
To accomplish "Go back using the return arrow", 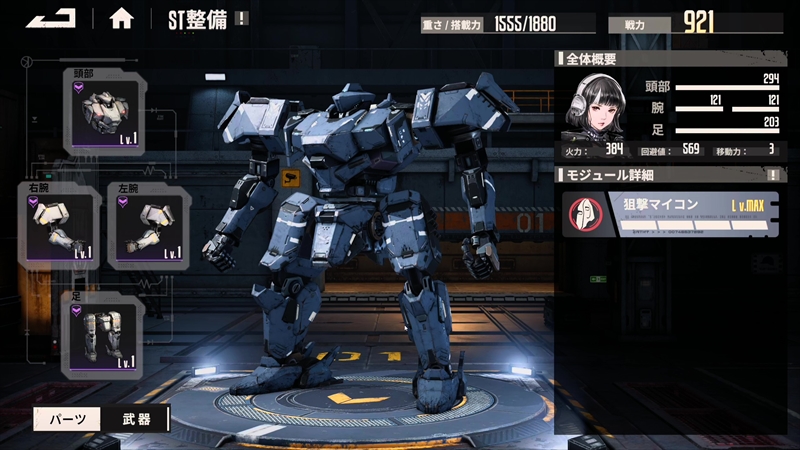I will (52, 17).
